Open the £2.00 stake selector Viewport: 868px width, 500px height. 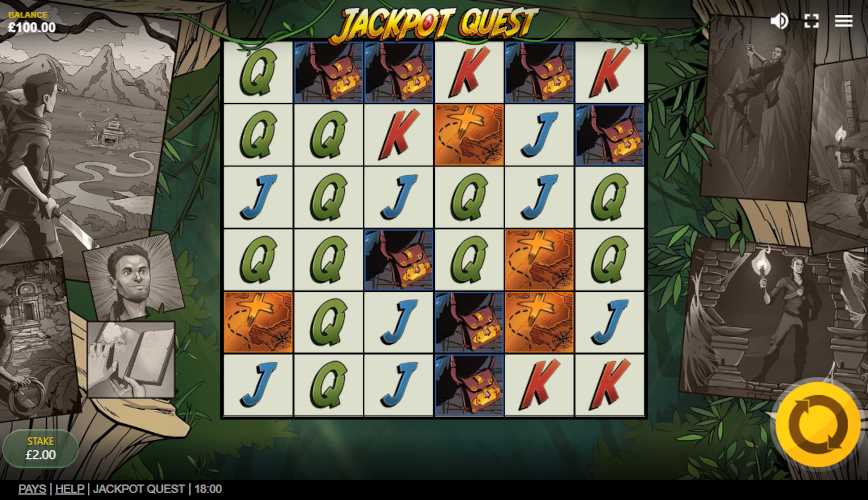click(40, 448)
